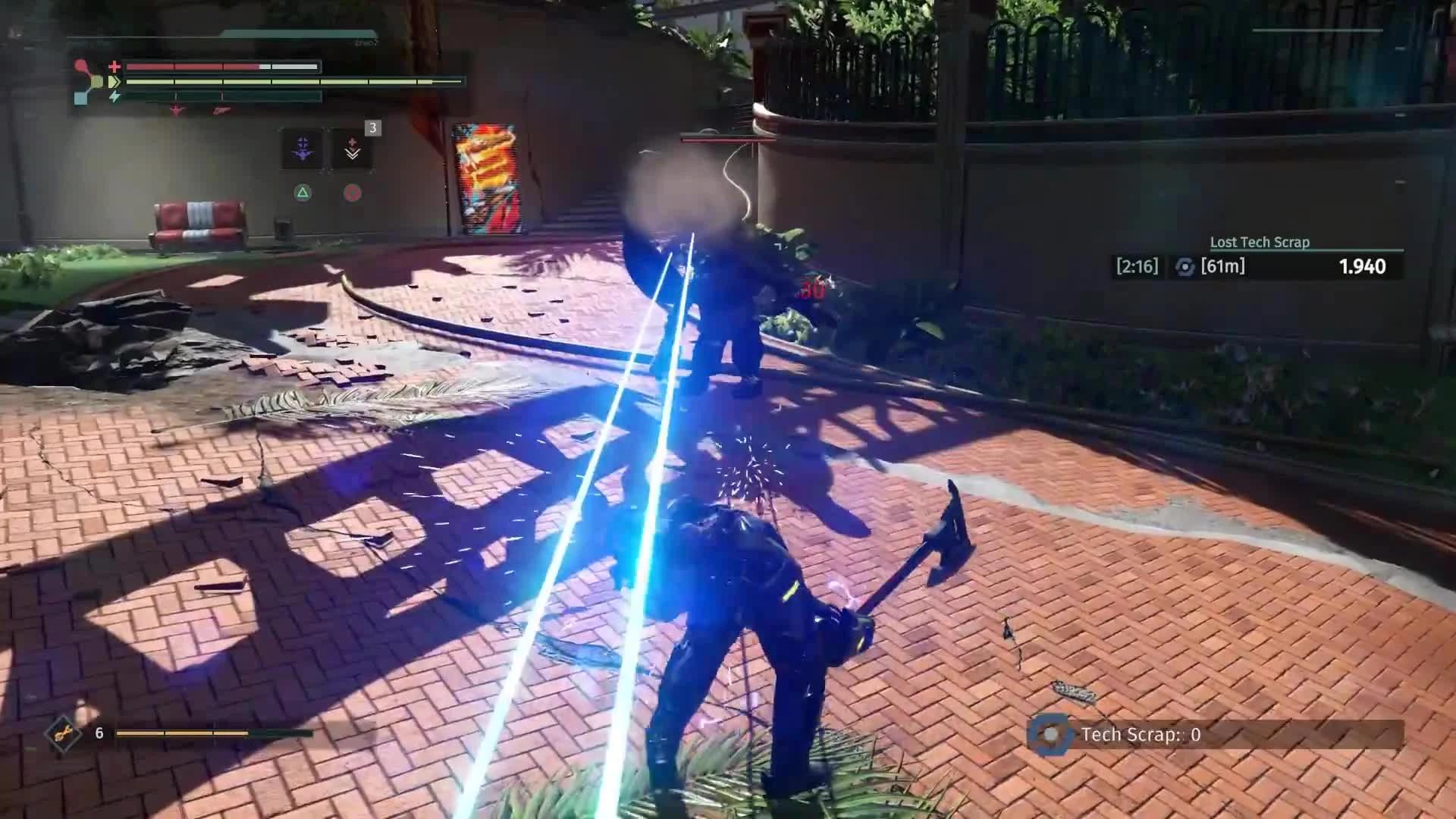This screenshot has width=1456, height=819.
Task: Toggle the Circle button prompt
Action: [x=353, y=193]
